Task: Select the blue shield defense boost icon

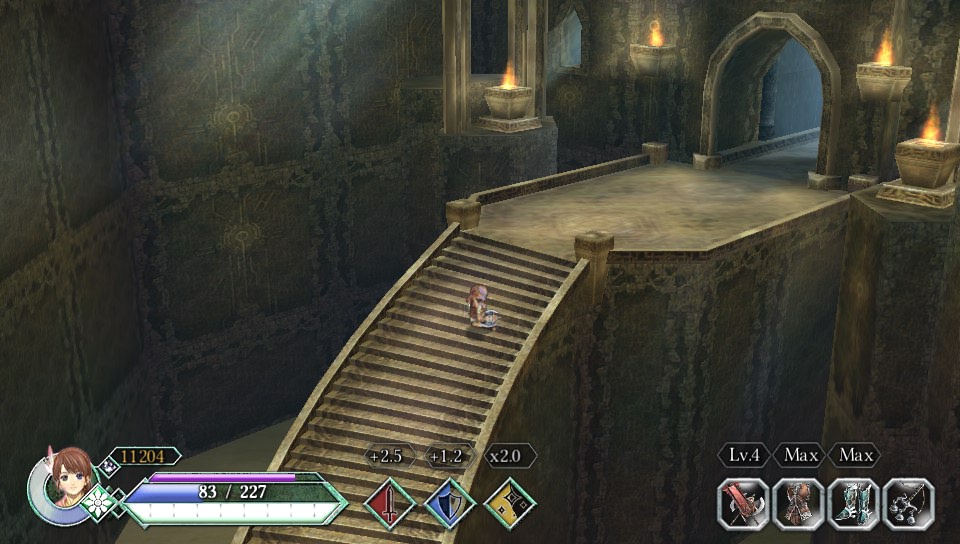Action: click(x=450, y=502)
